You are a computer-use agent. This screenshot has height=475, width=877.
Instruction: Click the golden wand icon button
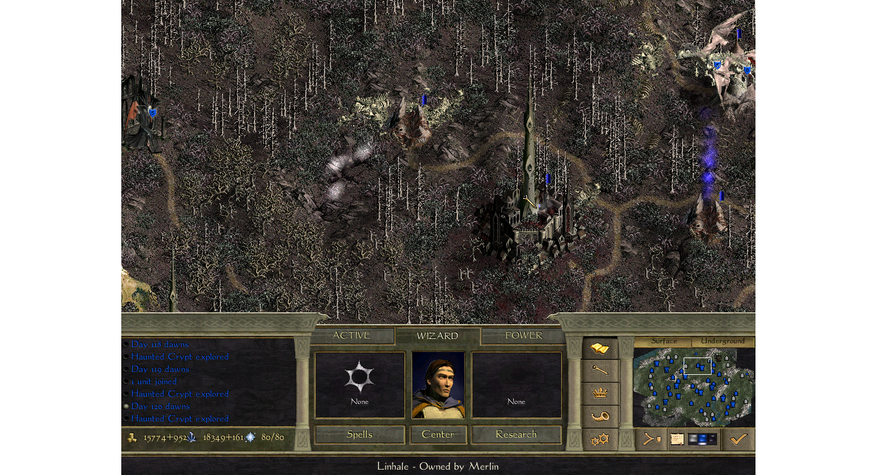(x=600, y=370)
